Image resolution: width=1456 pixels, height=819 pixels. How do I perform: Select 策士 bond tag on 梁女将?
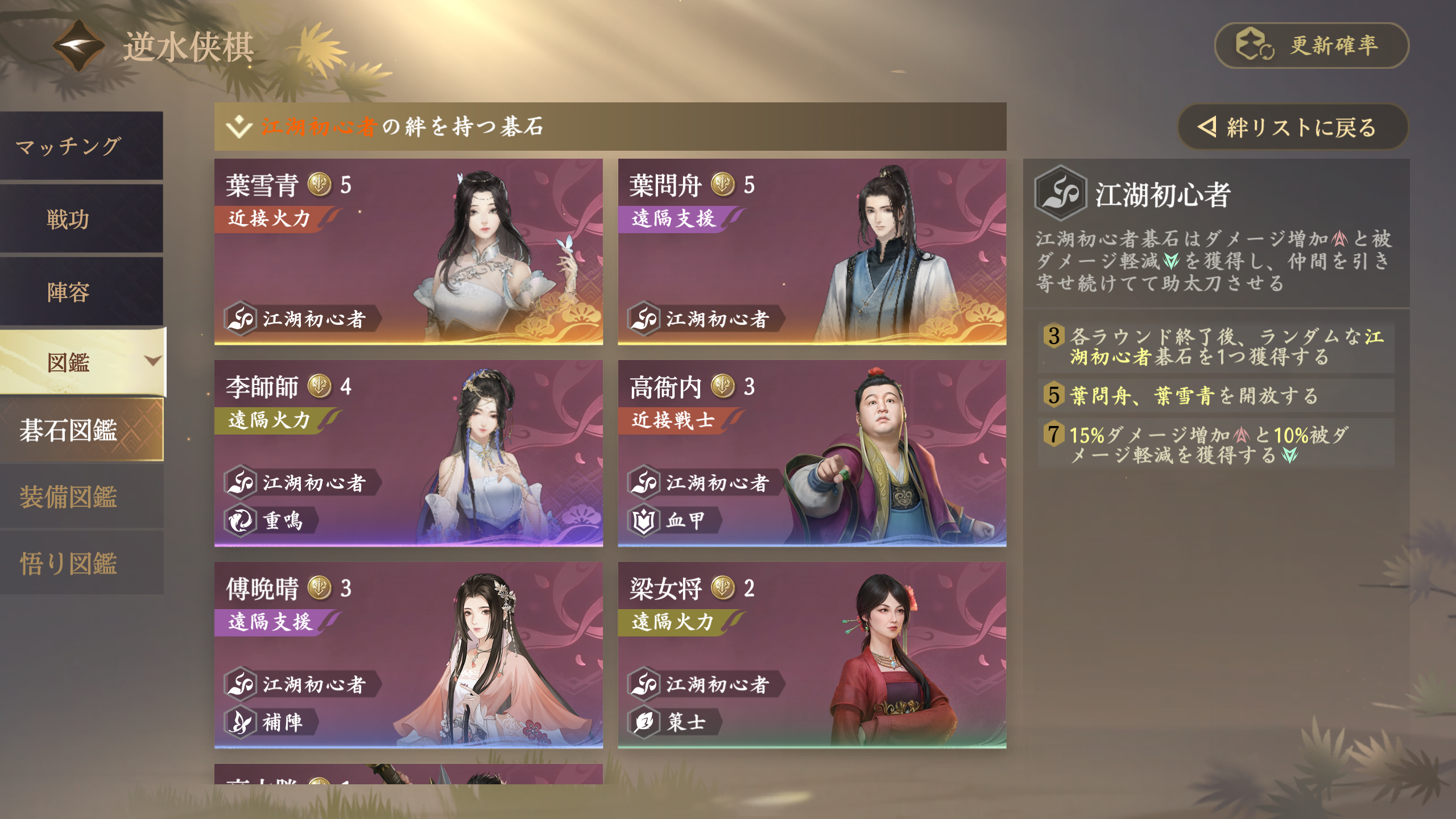click(674, 722)
